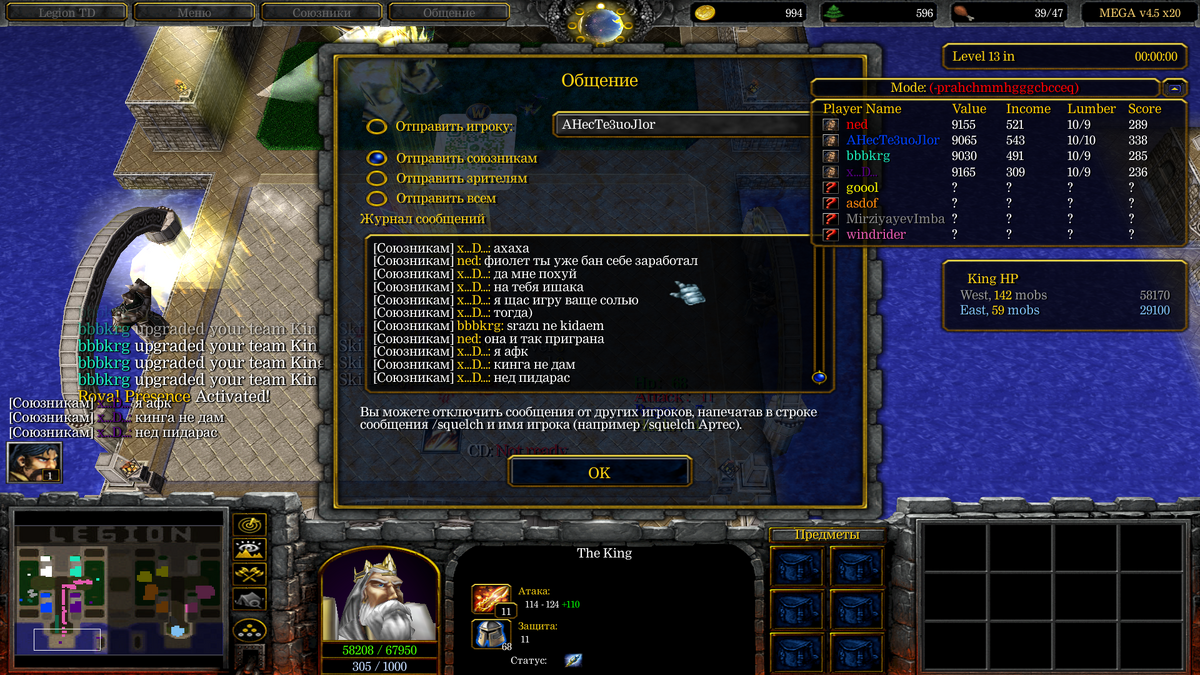Collapse the player scoreboard with its arrow button
The width and height of the screenshot is (1200, 675).
tap(1174, 88)
